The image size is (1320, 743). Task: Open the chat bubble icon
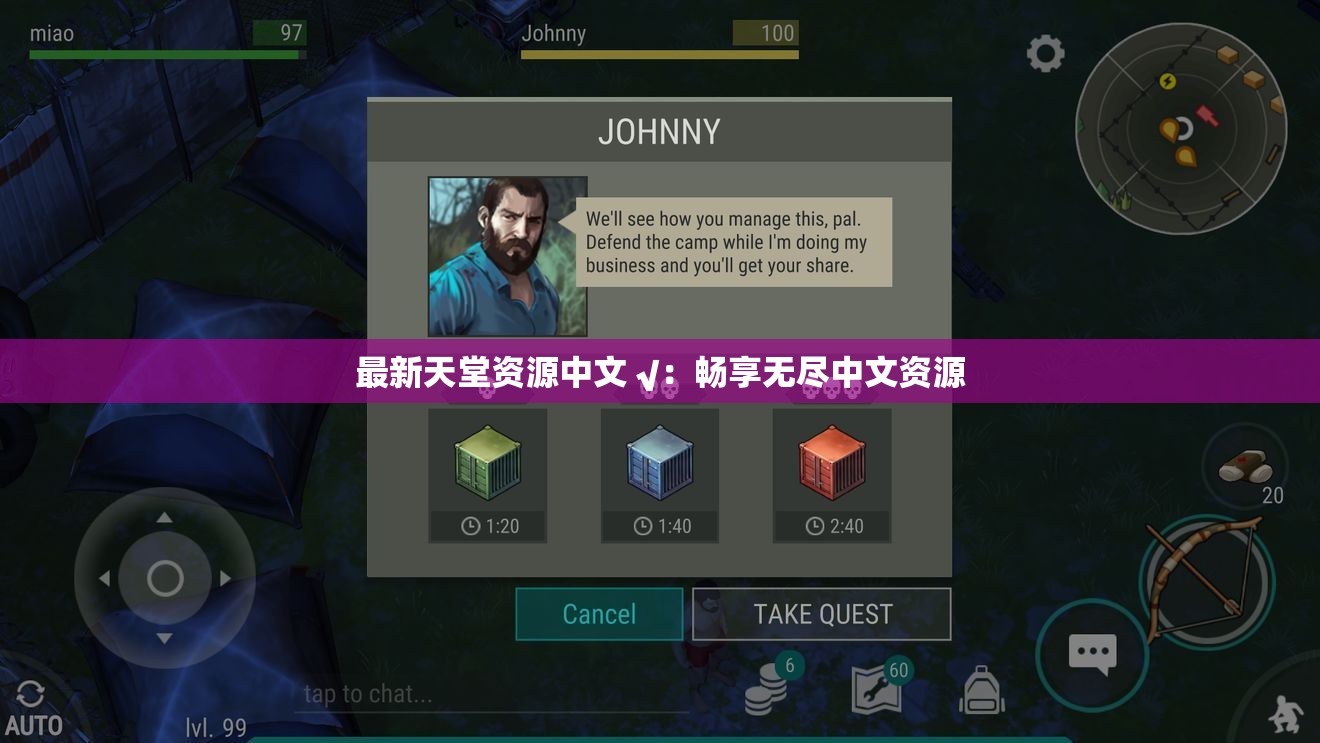pyautogui.click(x=1091, y=653)
